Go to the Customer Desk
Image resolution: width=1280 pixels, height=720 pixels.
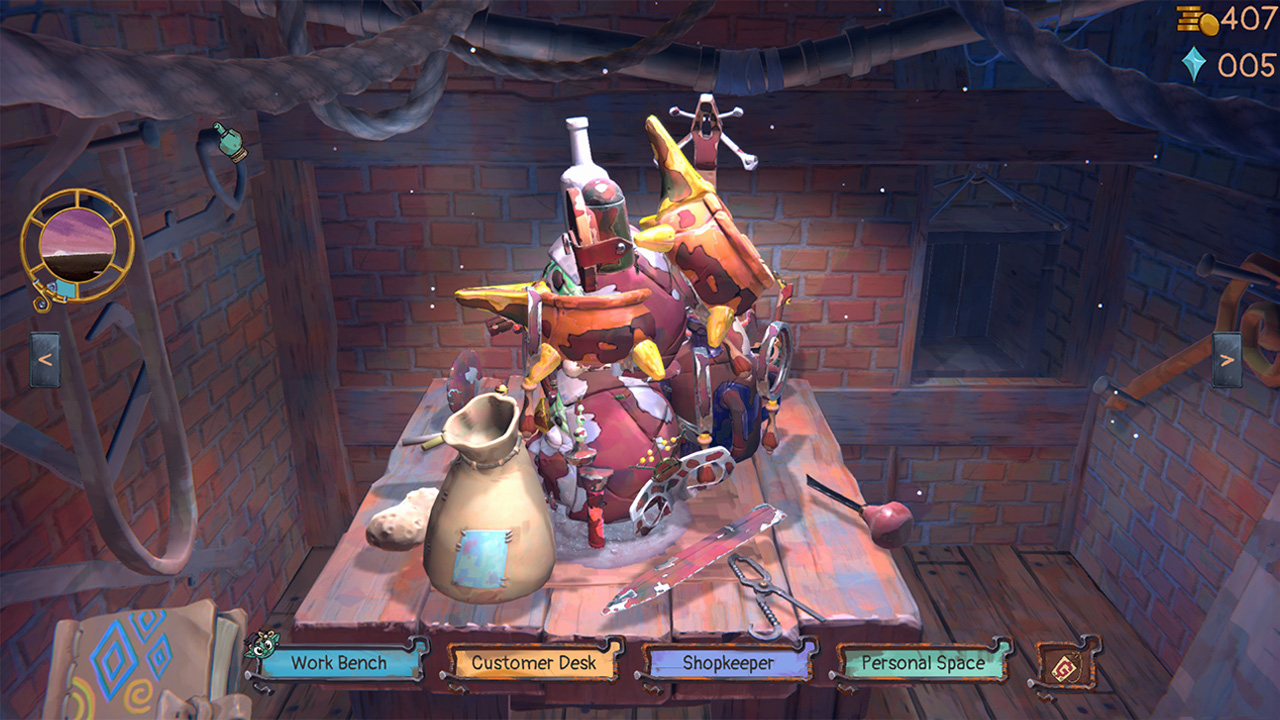tap(534, 662)
